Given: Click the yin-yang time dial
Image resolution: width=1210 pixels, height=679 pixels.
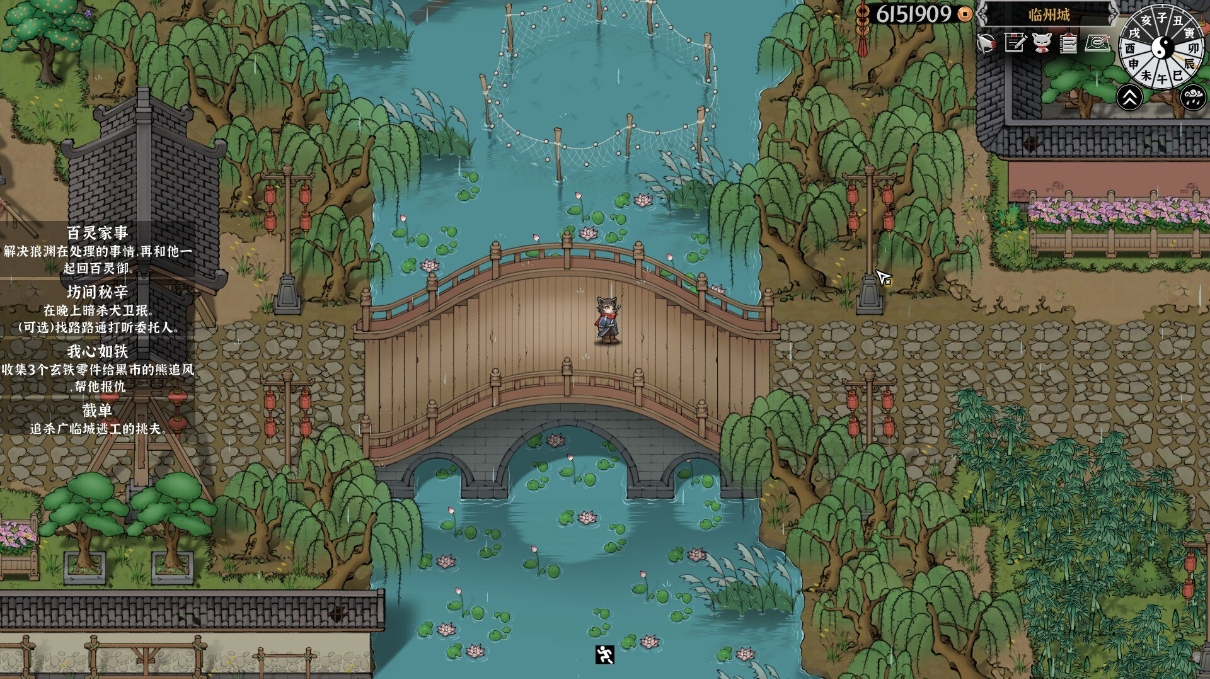Looking at the screenshot, I should (1162, 46).
